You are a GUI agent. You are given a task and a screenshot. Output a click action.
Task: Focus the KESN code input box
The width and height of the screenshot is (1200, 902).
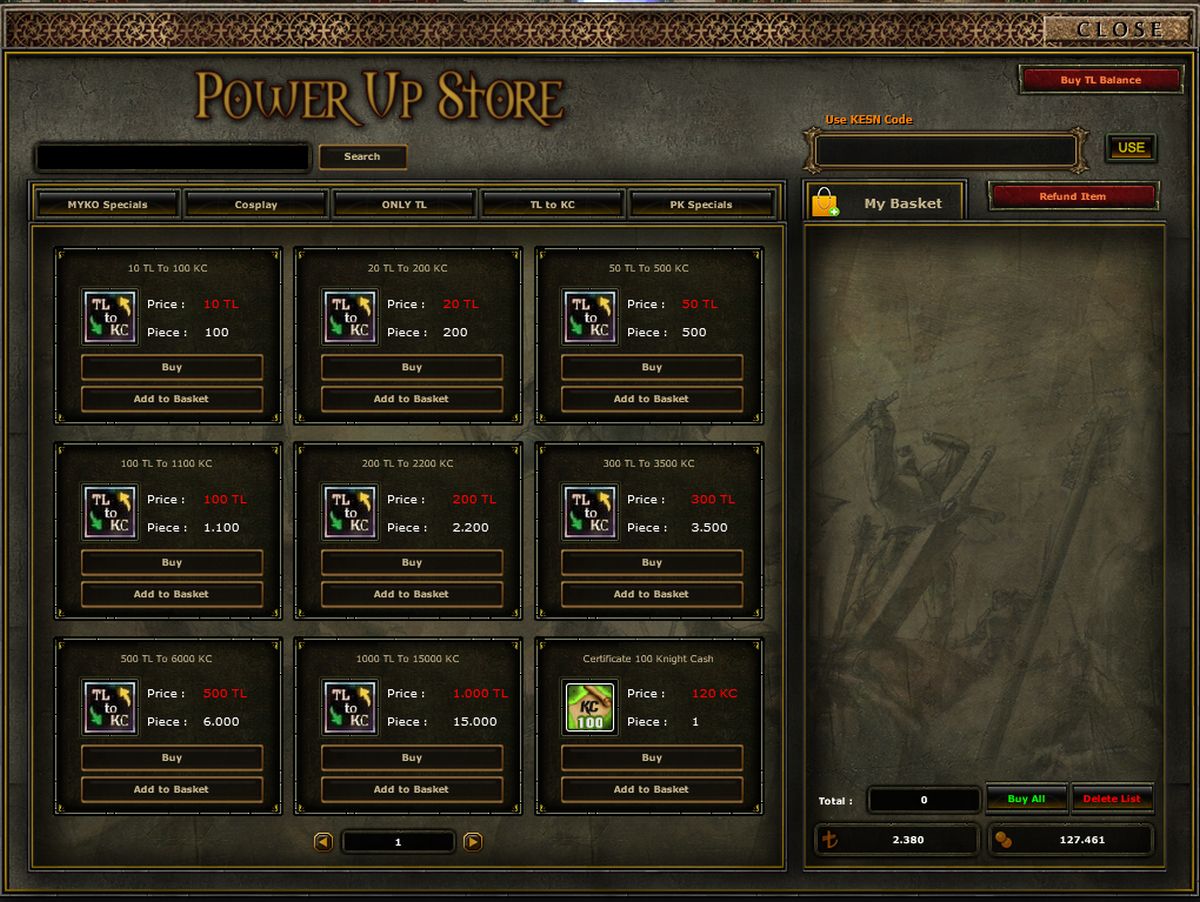[x=946, y=151]
